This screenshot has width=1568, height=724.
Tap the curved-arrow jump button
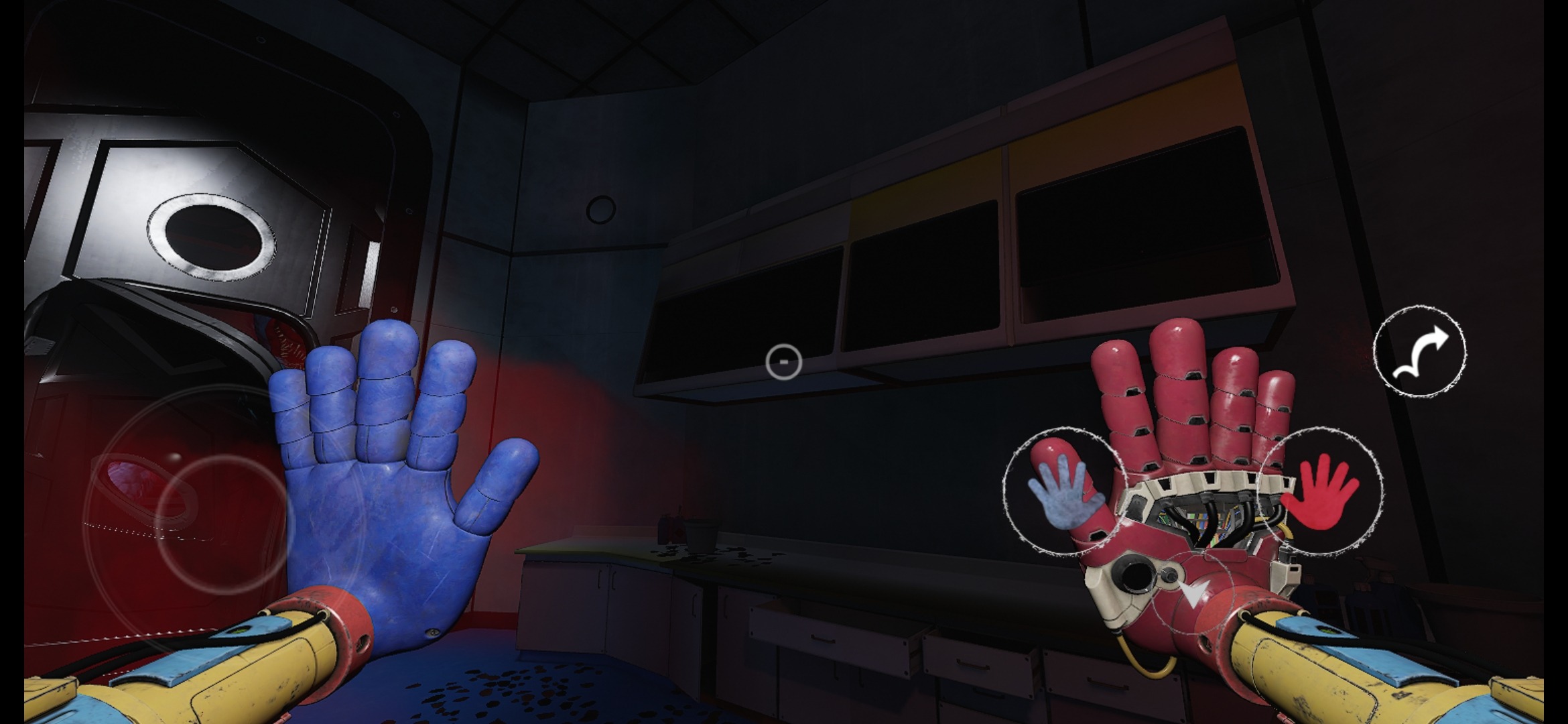pyautogui.click(x=1419, y=351)
